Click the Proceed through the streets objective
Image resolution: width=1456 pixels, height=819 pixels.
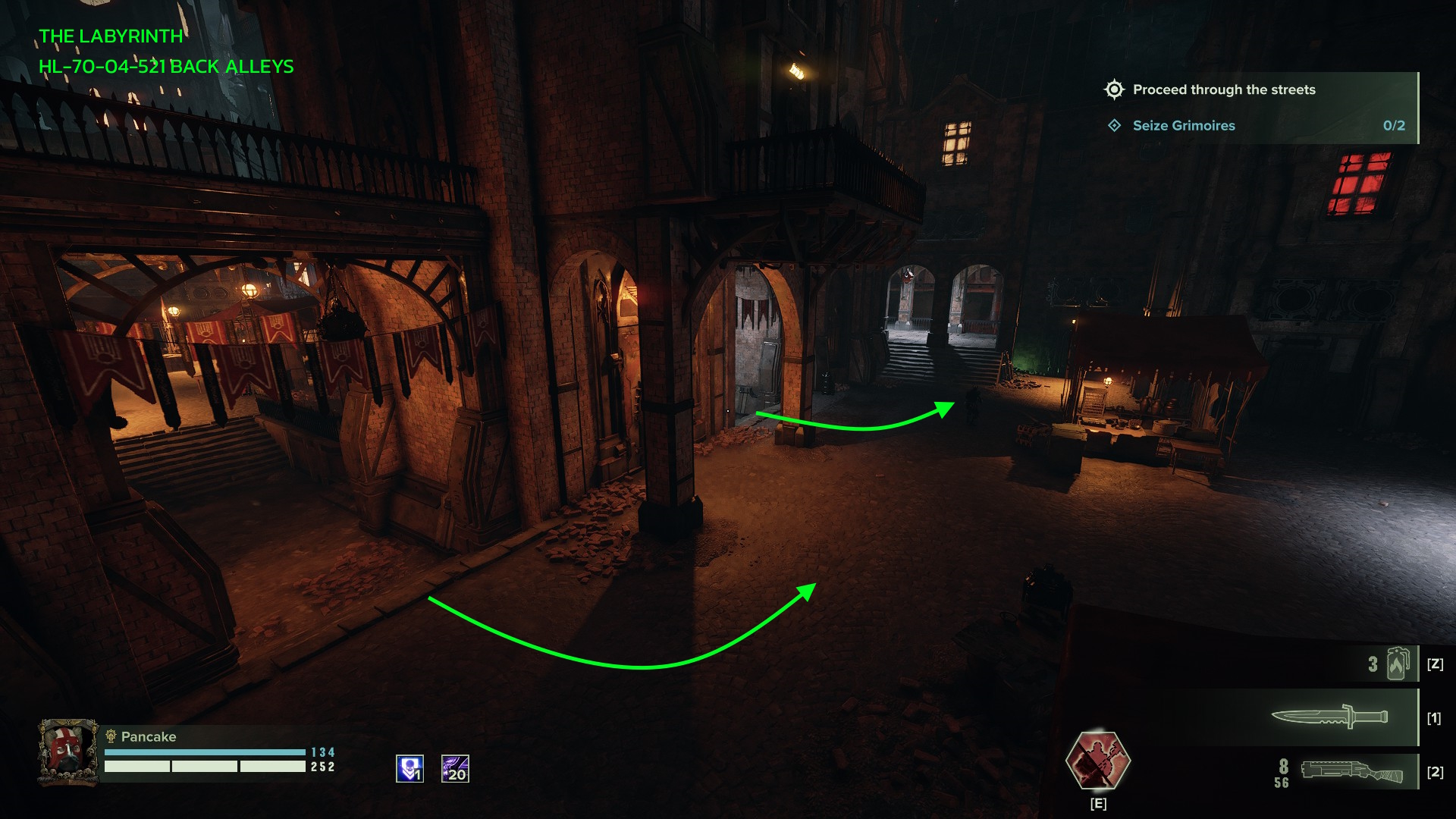[1224, 89]
